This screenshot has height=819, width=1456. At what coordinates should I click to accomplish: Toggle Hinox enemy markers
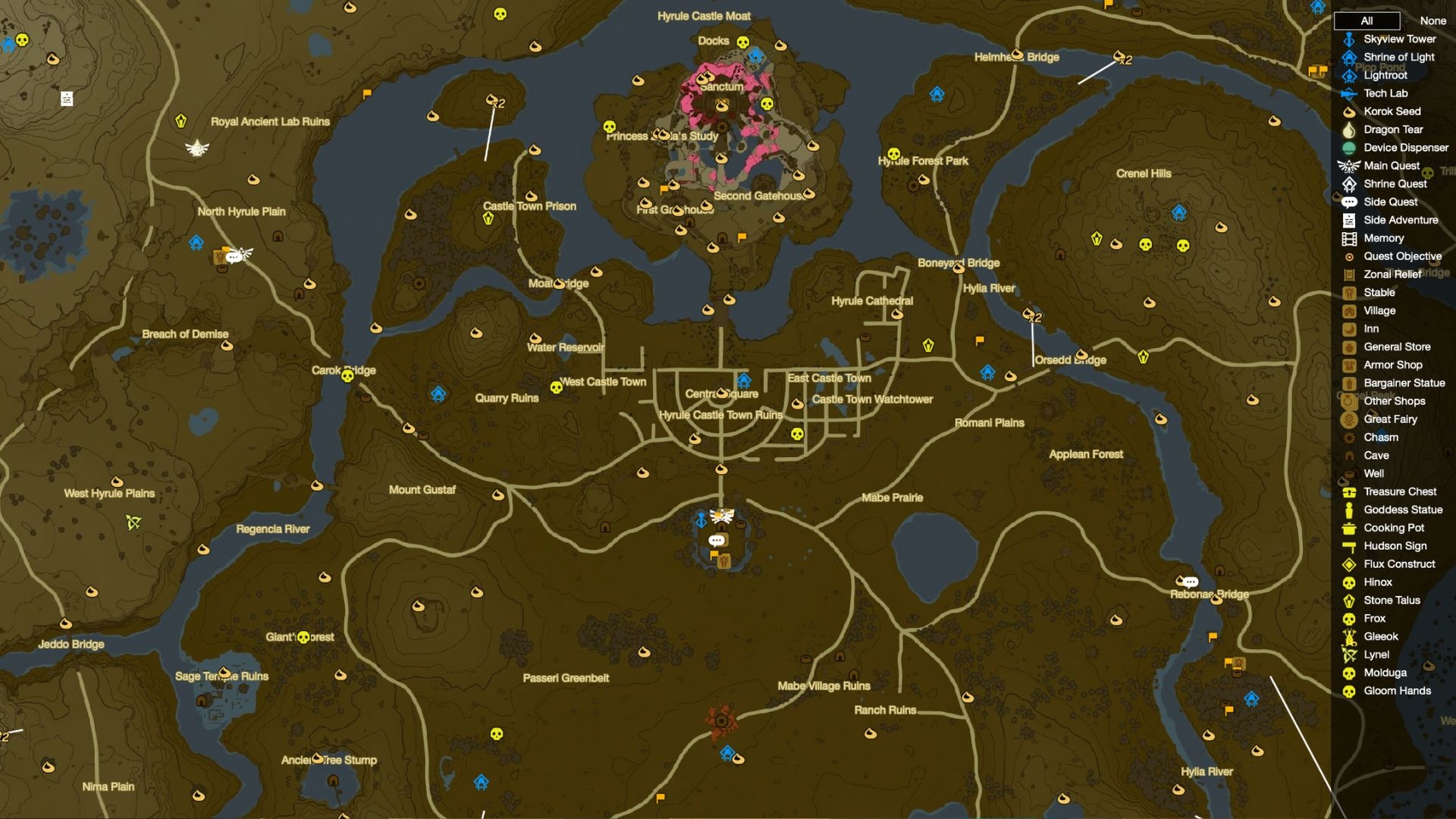pos(1377,582)
